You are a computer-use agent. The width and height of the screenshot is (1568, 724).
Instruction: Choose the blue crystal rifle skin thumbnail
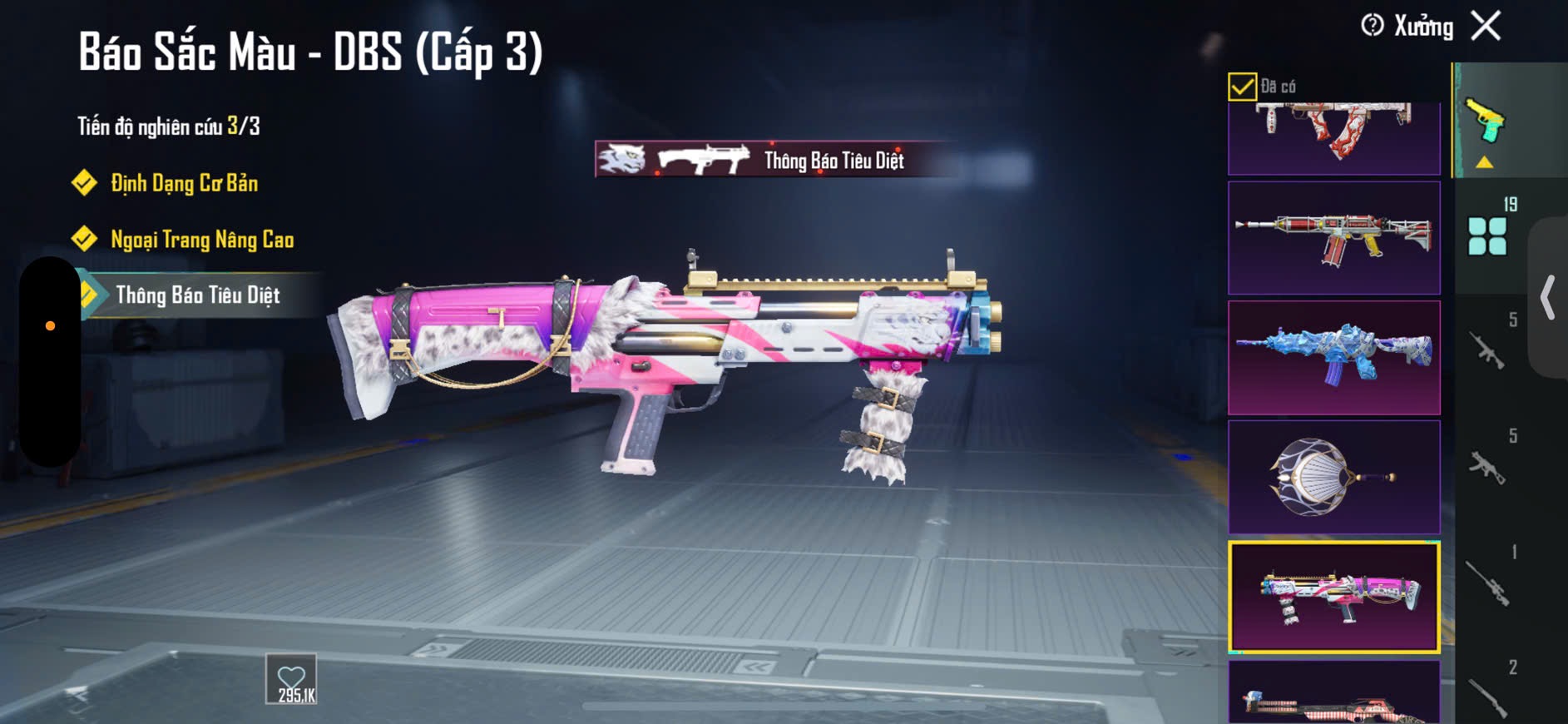click(x=1334, y=358)
